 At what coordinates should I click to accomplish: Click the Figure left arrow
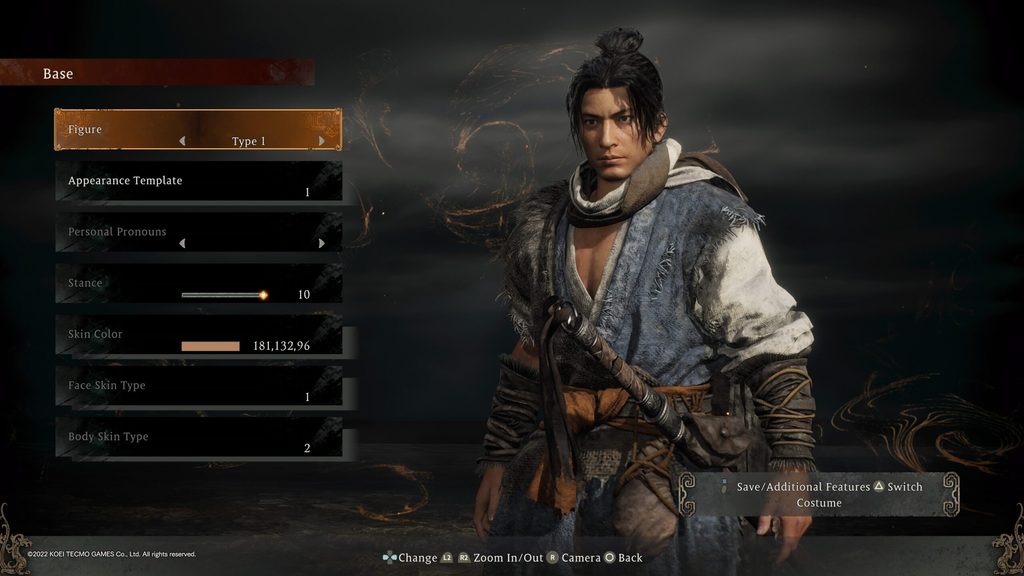click(x=182, y=141)
